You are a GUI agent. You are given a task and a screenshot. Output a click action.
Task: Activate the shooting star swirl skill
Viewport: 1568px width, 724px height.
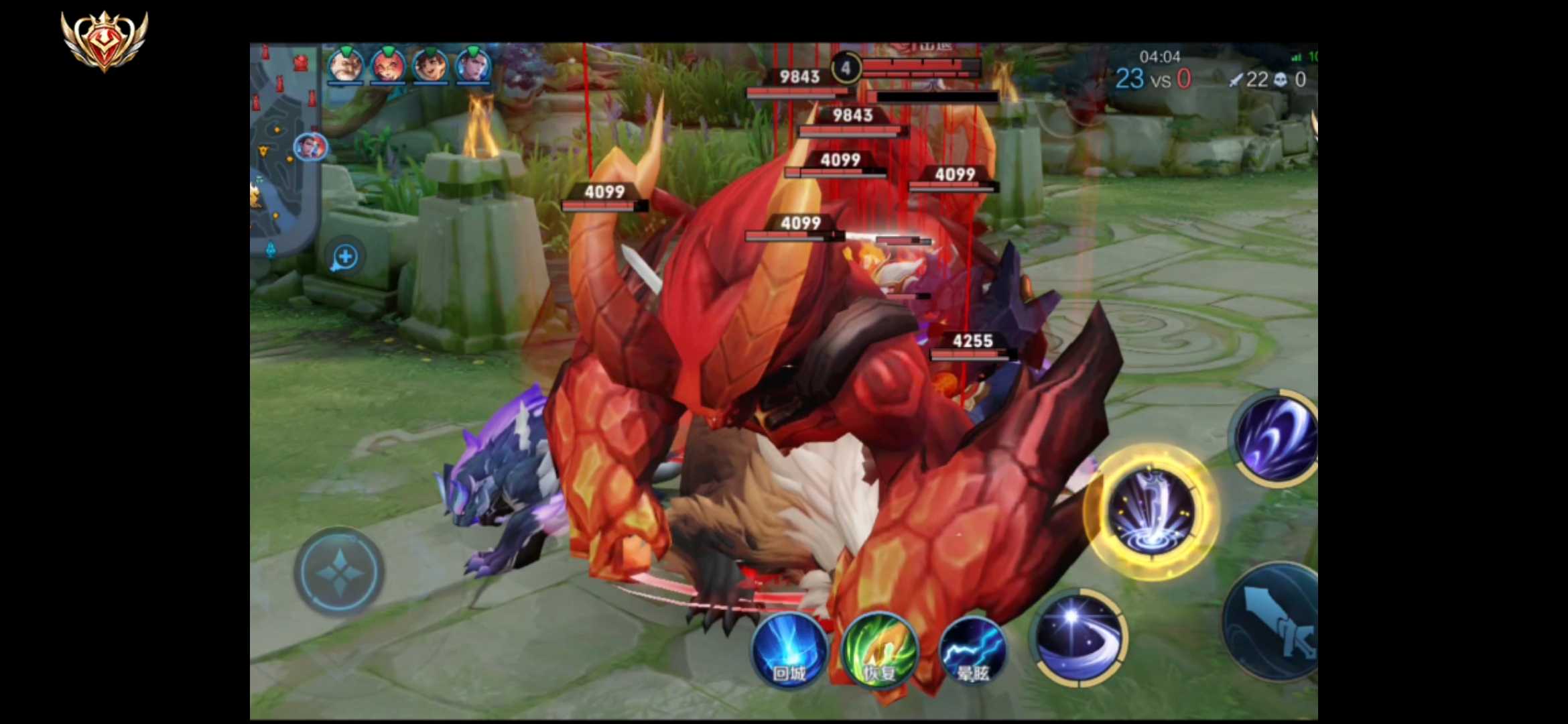click(x=1078, y=638)
